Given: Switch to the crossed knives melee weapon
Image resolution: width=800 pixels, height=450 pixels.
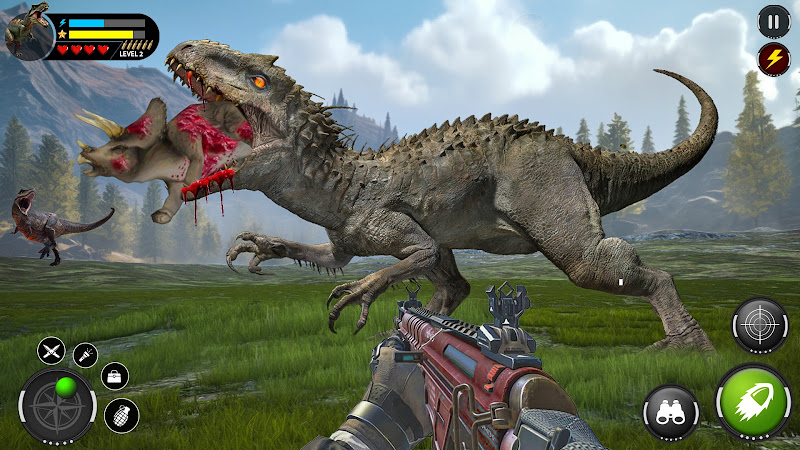Looking at the screenshot, I should [x=52, y=351].
